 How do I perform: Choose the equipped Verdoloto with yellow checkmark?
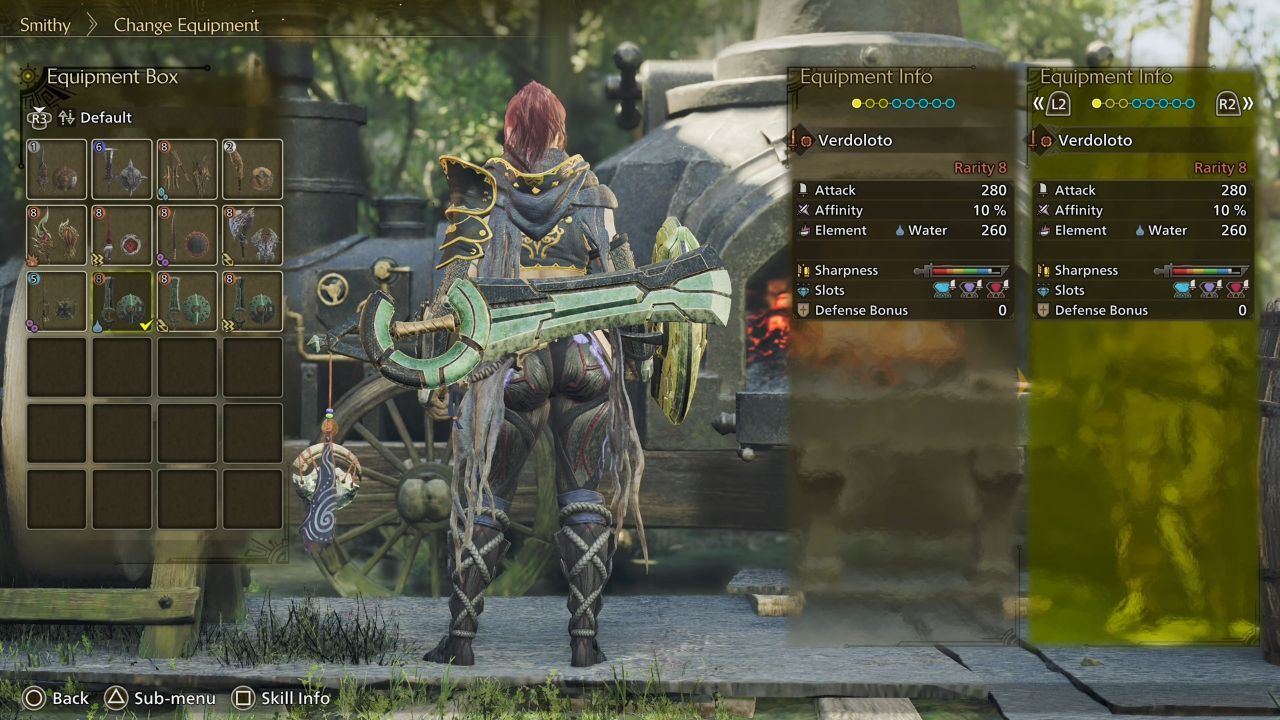(122, 301)
